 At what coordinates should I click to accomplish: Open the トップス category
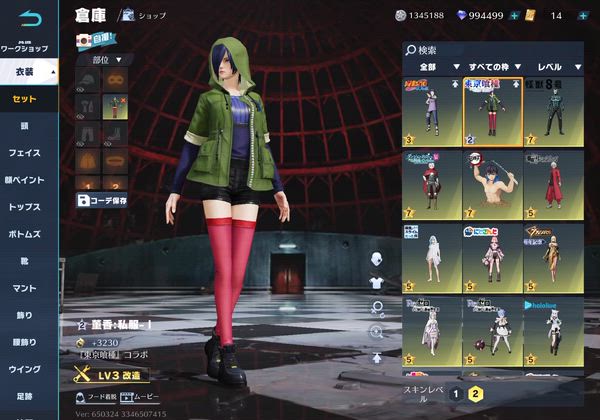(x=25, y=207)
